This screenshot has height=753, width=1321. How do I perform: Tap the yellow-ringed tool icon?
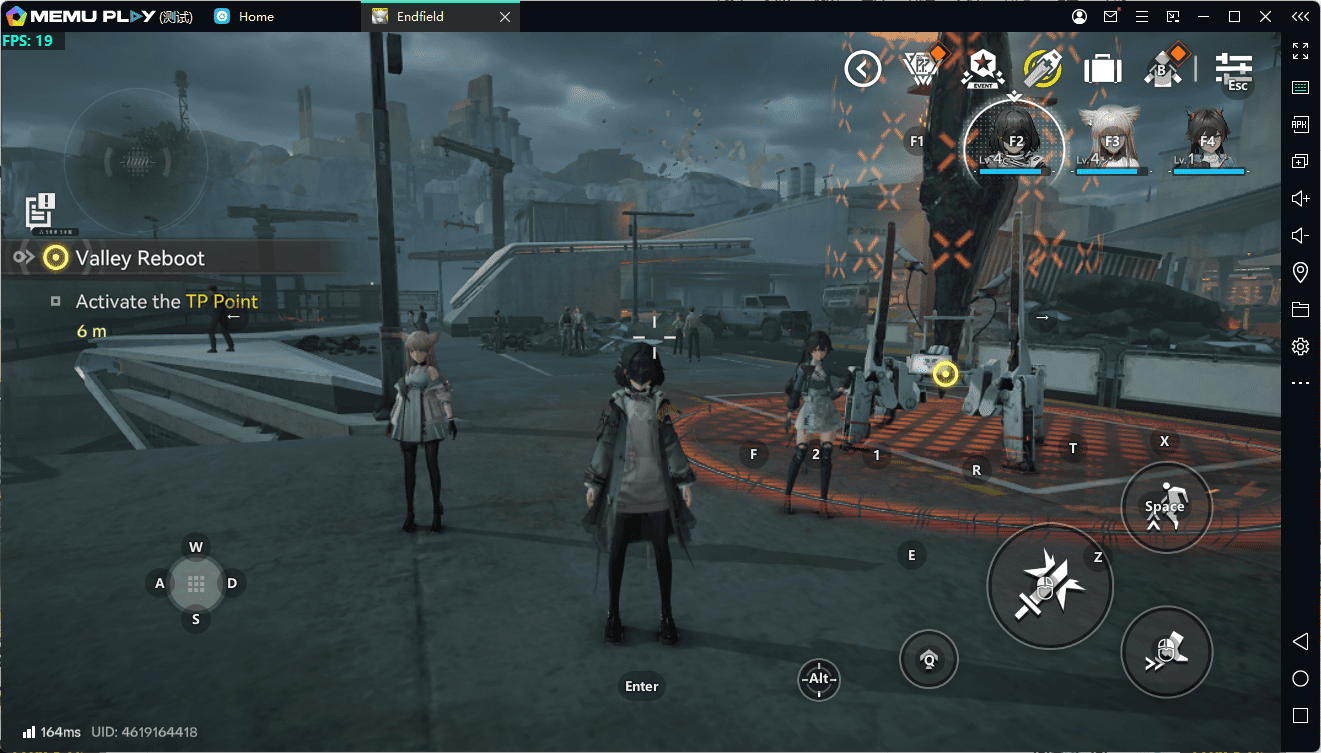coord(1042,68)
